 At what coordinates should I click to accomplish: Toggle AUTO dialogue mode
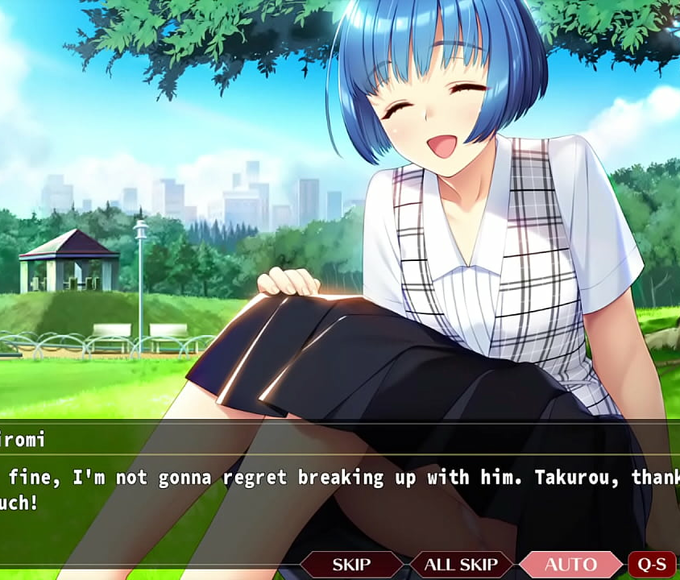click(x=570, y=565)
